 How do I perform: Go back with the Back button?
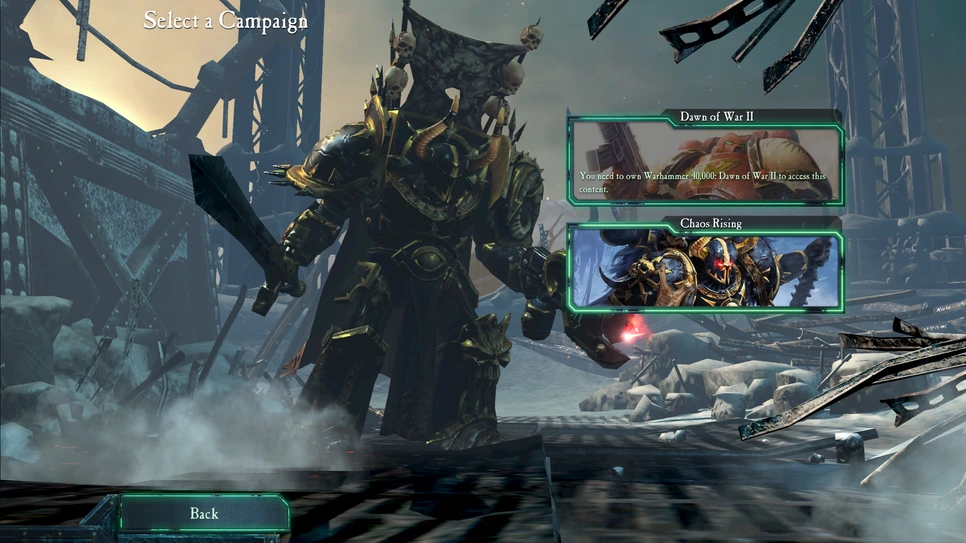[204, 514]
